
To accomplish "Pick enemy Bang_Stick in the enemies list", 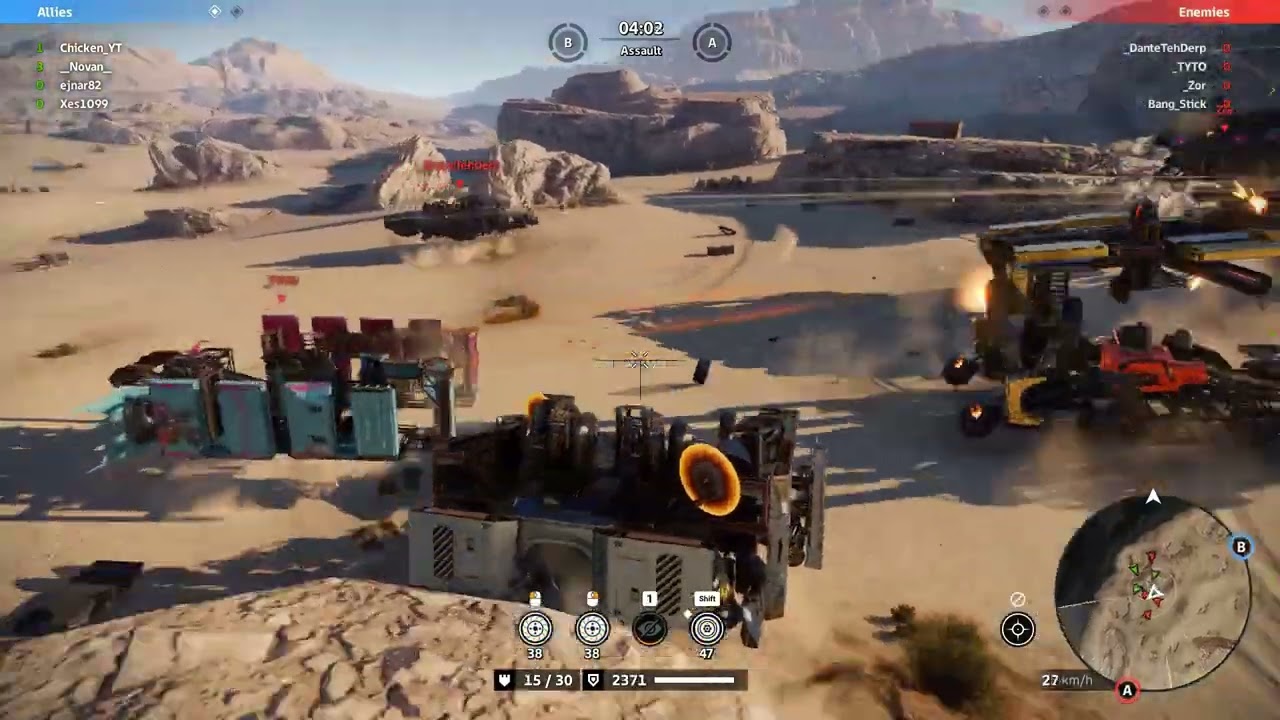I will pos(1177,104).
